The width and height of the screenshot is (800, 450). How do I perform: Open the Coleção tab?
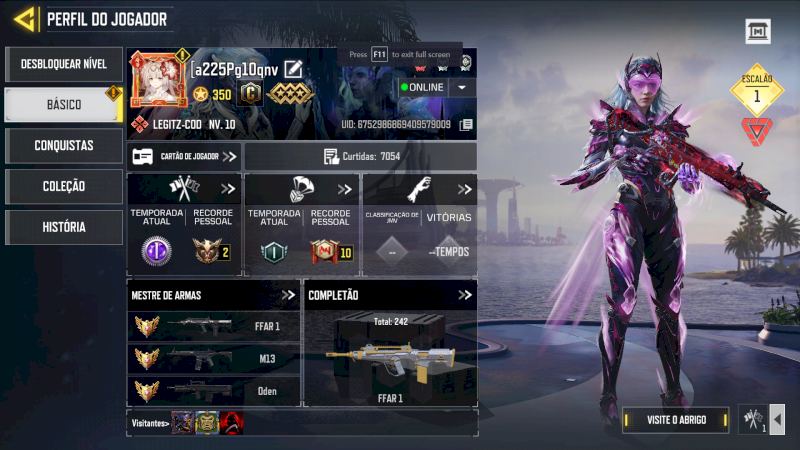pos(63,186)
